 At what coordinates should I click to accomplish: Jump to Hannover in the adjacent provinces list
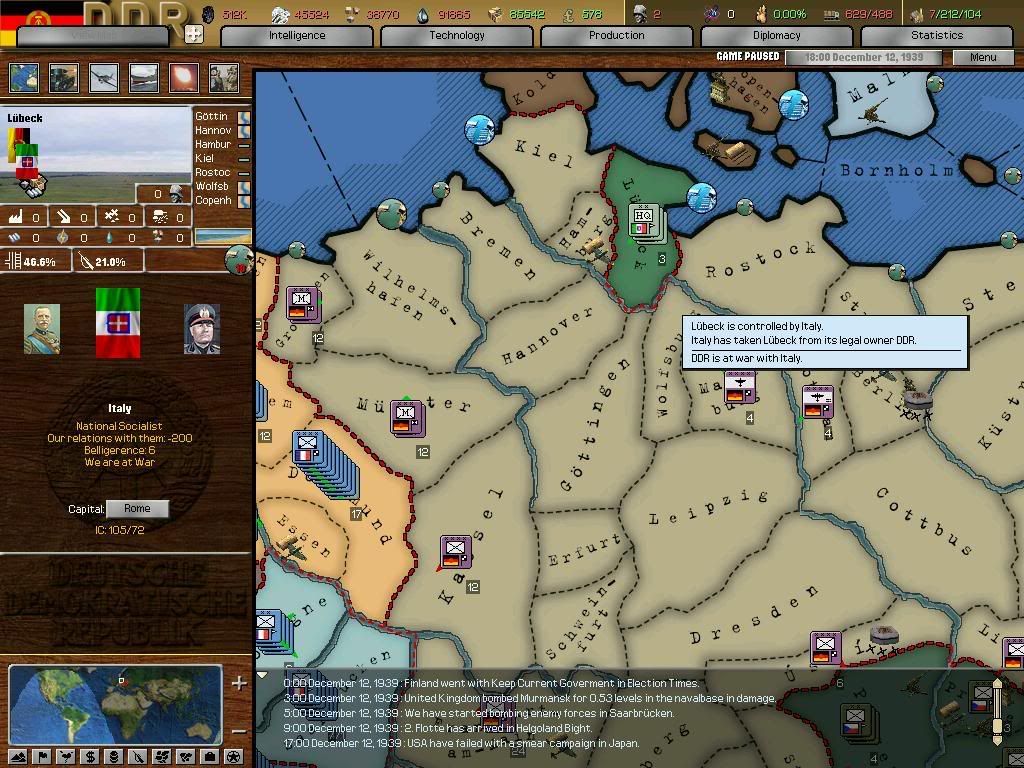click(x=213, y=131)
